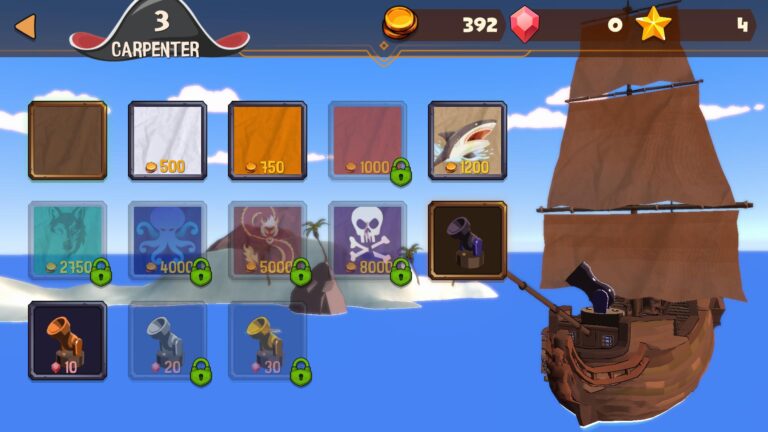Go back with the orange arrow
Image resolution: width=768 pixels, height=432 pixels.
tap(25, 26)
